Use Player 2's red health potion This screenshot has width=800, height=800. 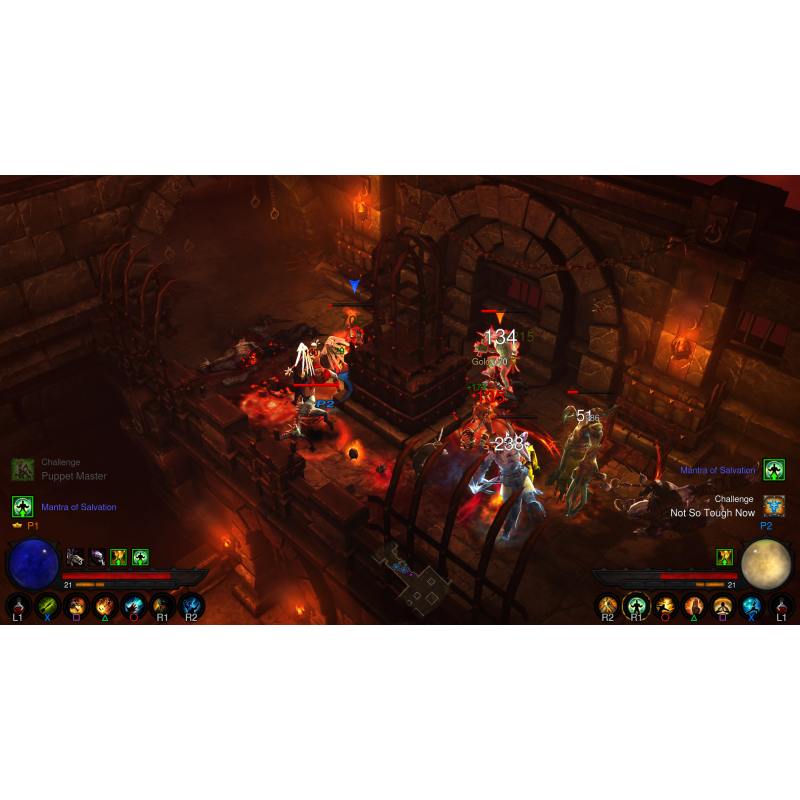pos(782,605)
